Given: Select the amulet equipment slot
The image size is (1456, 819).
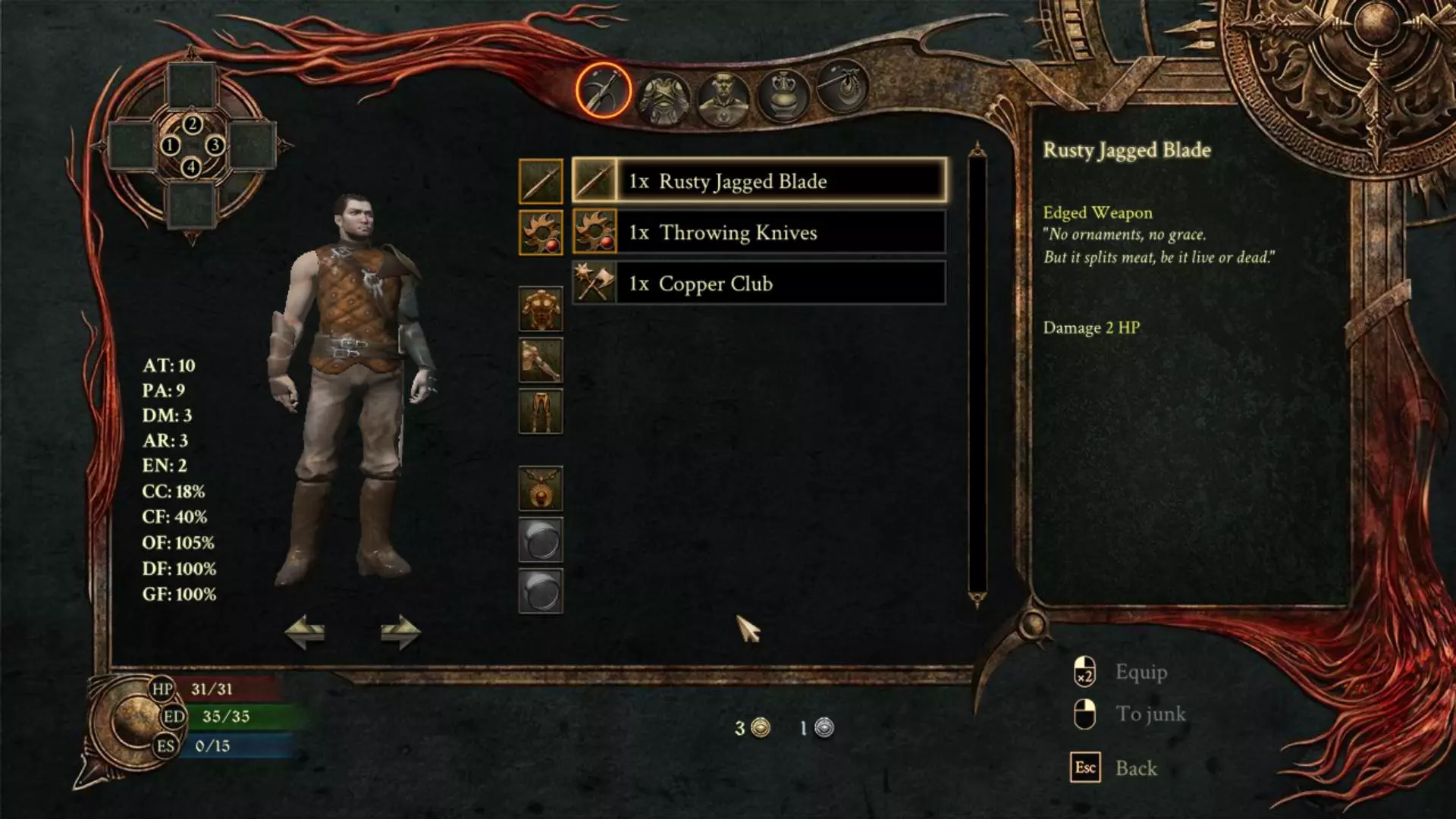Looking at the screenshot, I should point(541,488).
